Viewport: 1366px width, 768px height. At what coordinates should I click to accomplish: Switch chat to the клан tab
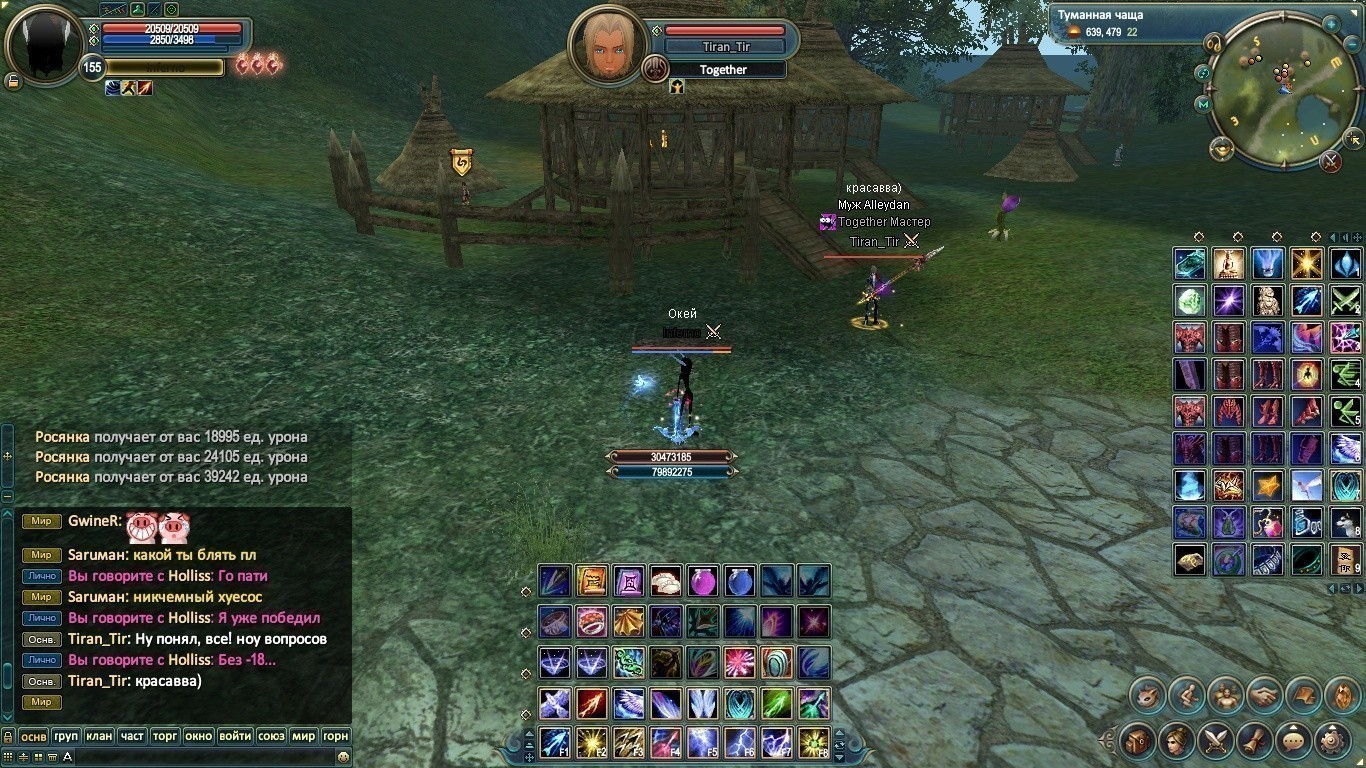(x=99, y=736)
